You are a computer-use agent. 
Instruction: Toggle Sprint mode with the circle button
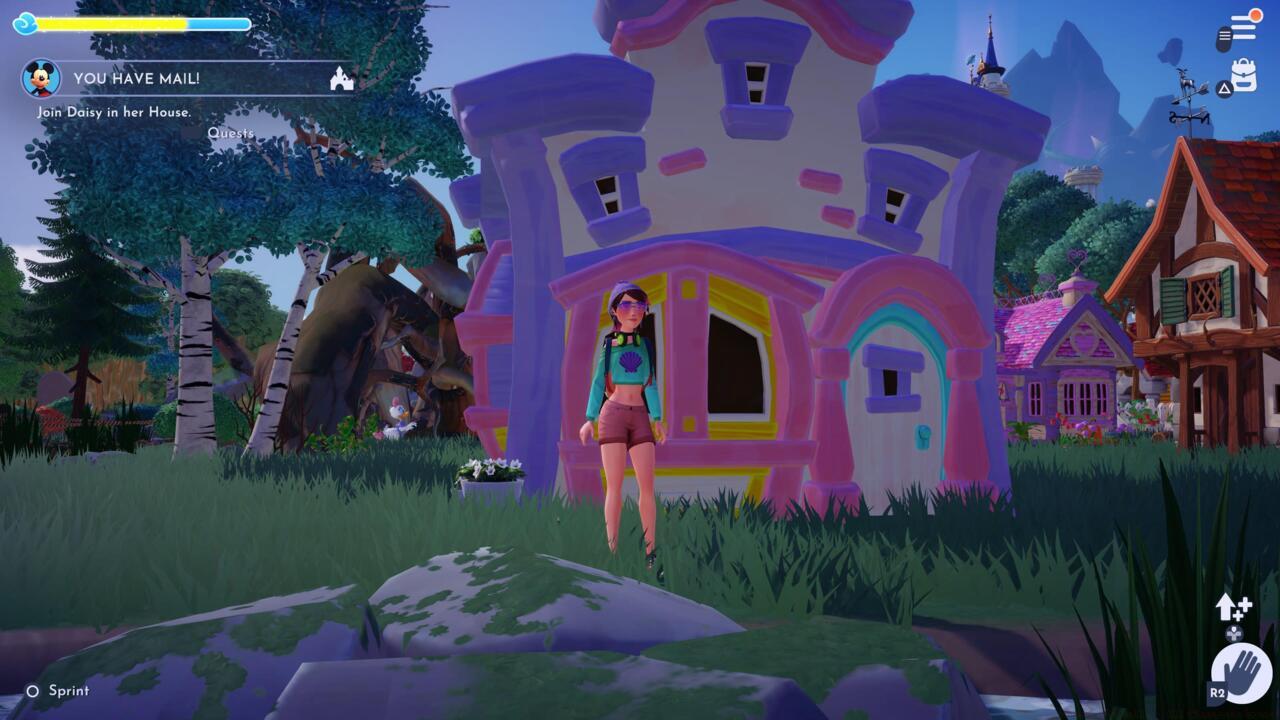pyautogui.click(x=31, y=690)
